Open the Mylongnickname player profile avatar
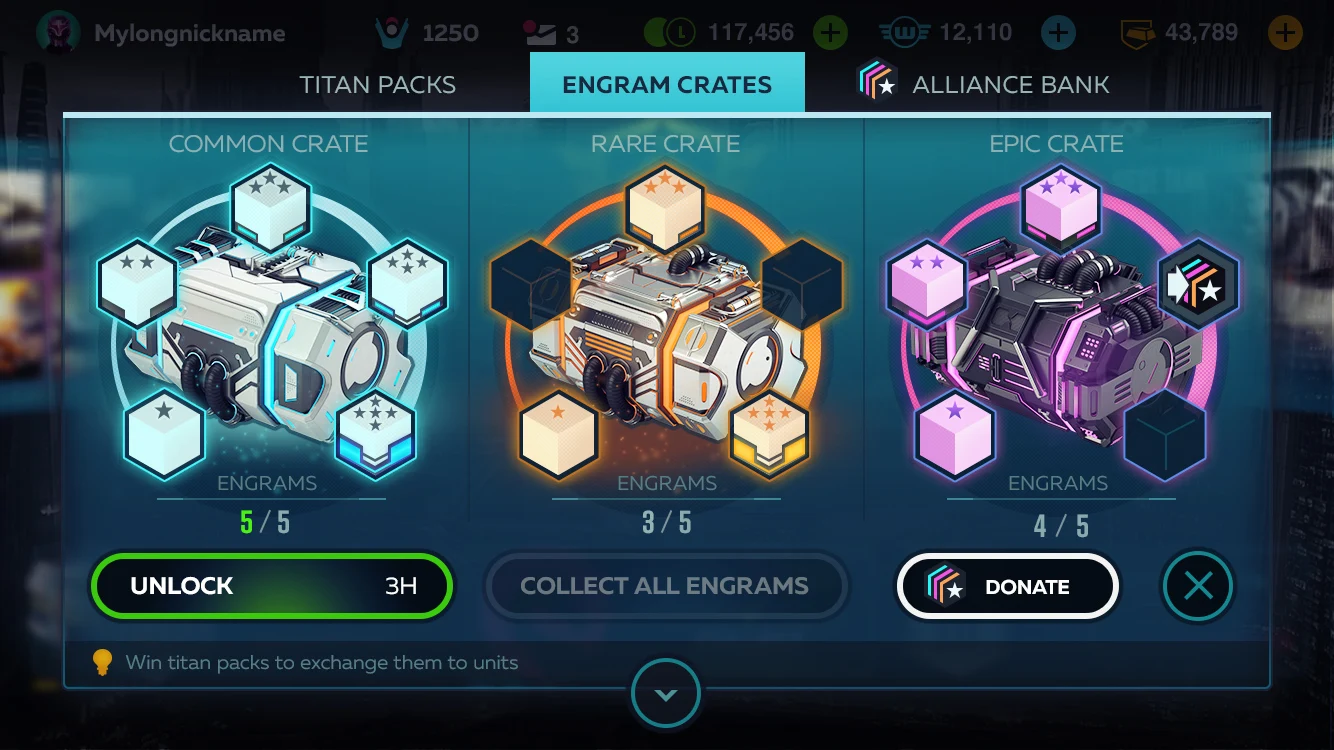The height and width of the screenshot is (750, 1334). click(57, 33)
